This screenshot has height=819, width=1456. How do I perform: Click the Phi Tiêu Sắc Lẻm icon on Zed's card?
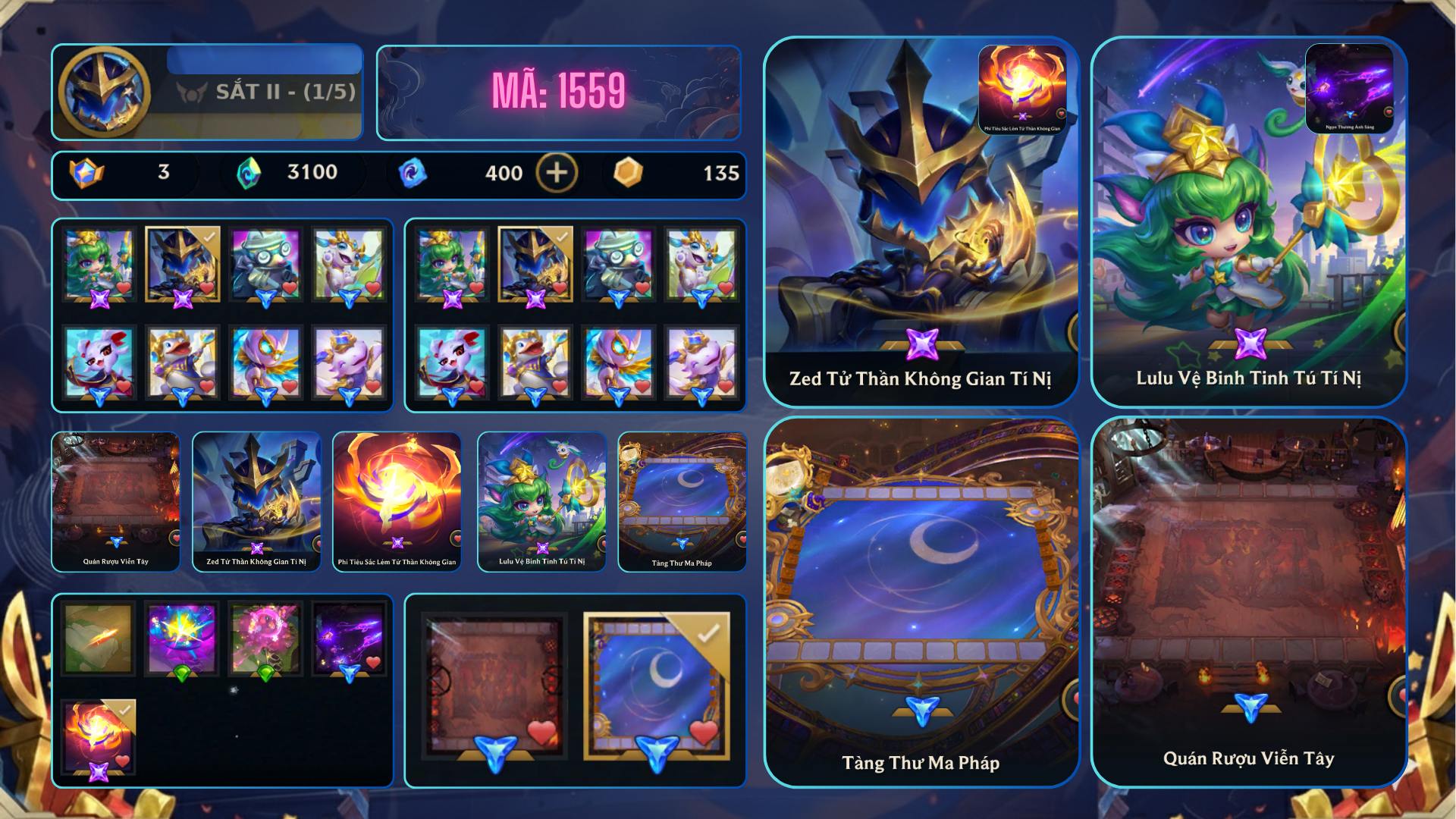(1024, 86)
